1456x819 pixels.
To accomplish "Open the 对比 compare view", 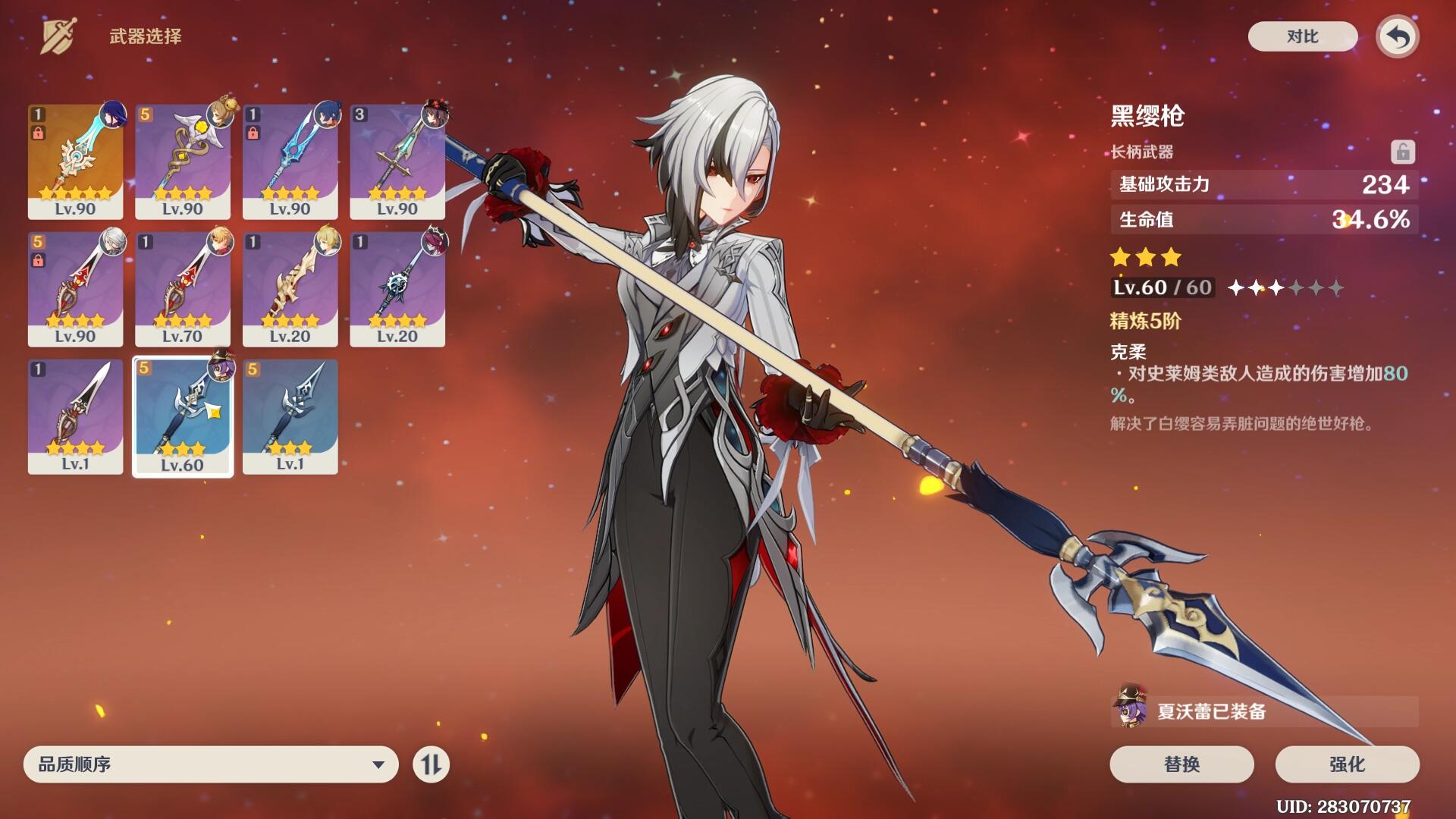I will coord(1302,36).
